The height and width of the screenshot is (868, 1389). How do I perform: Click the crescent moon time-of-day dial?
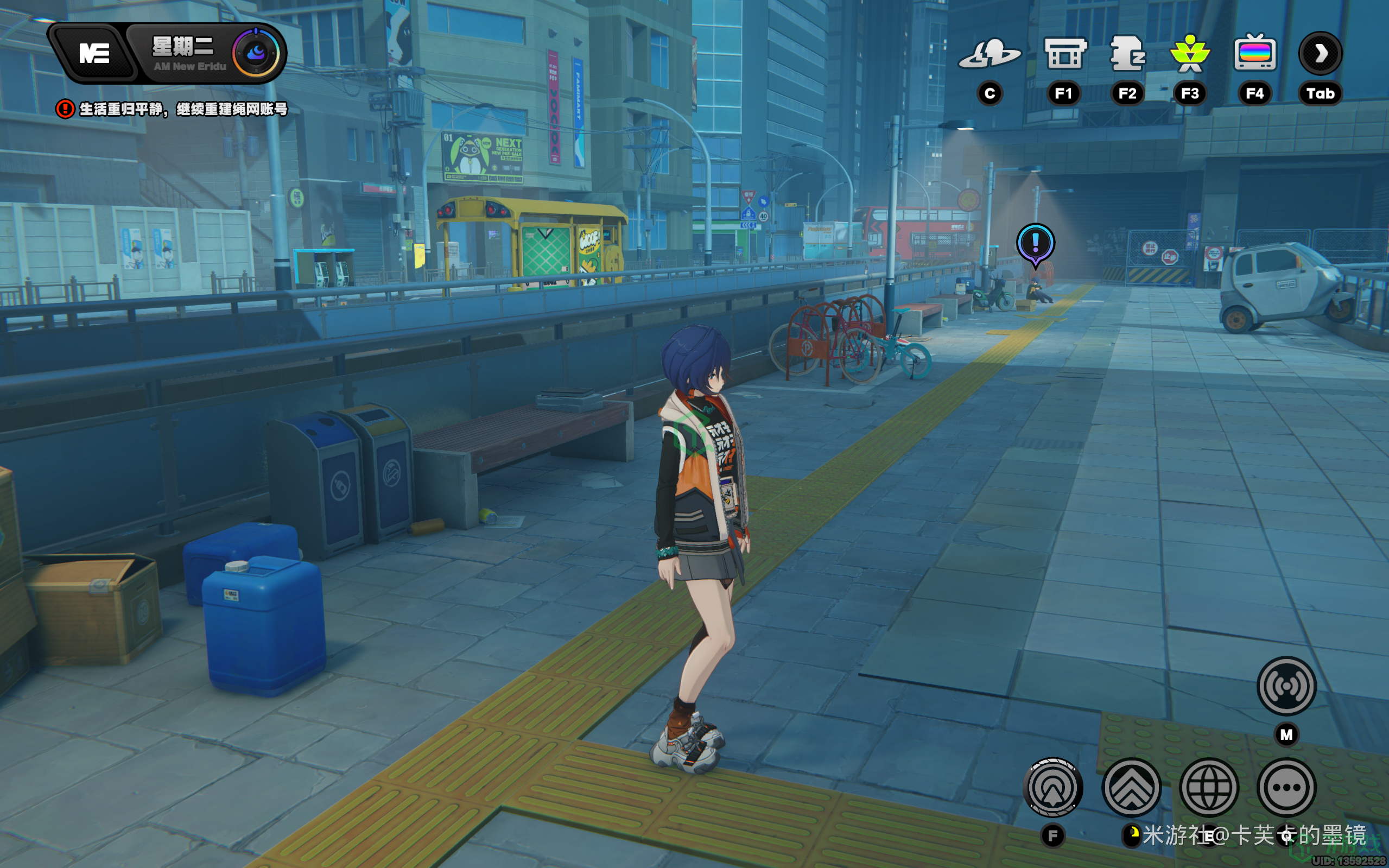[256, 53]
